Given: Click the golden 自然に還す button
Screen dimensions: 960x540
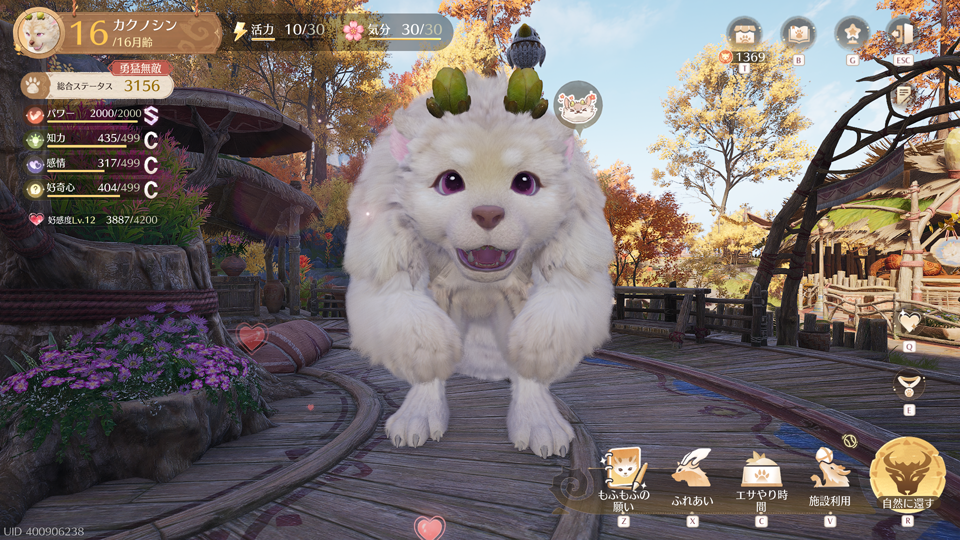Looking at the screenshot, I should [x=907, y=473].
